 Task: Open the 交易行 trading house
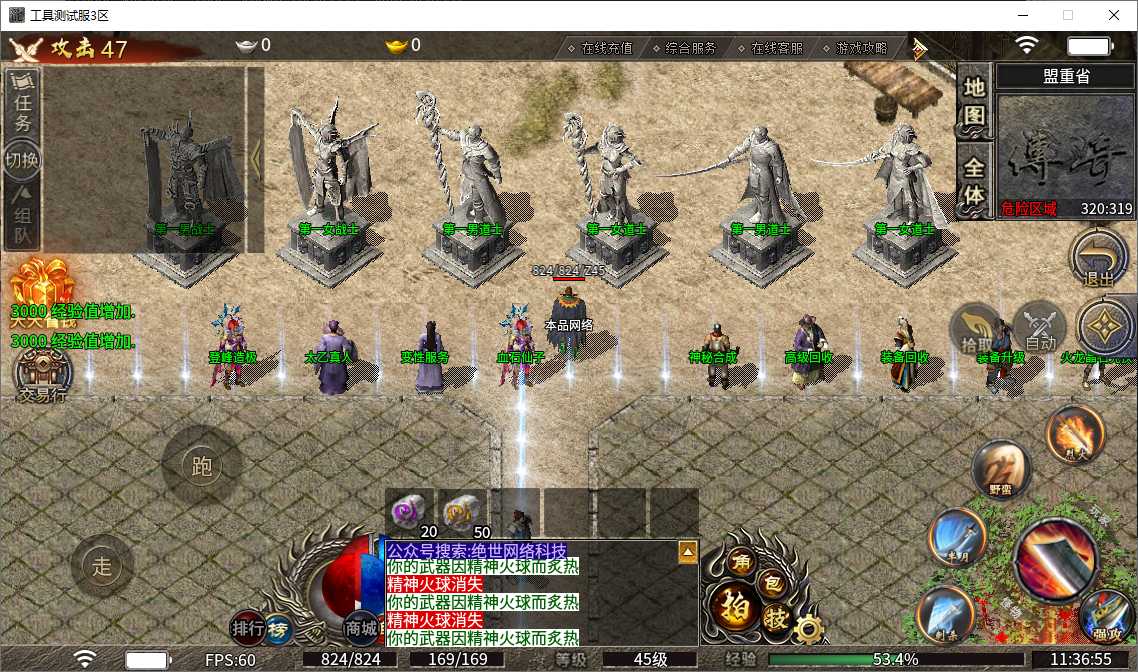click(43, 375)
